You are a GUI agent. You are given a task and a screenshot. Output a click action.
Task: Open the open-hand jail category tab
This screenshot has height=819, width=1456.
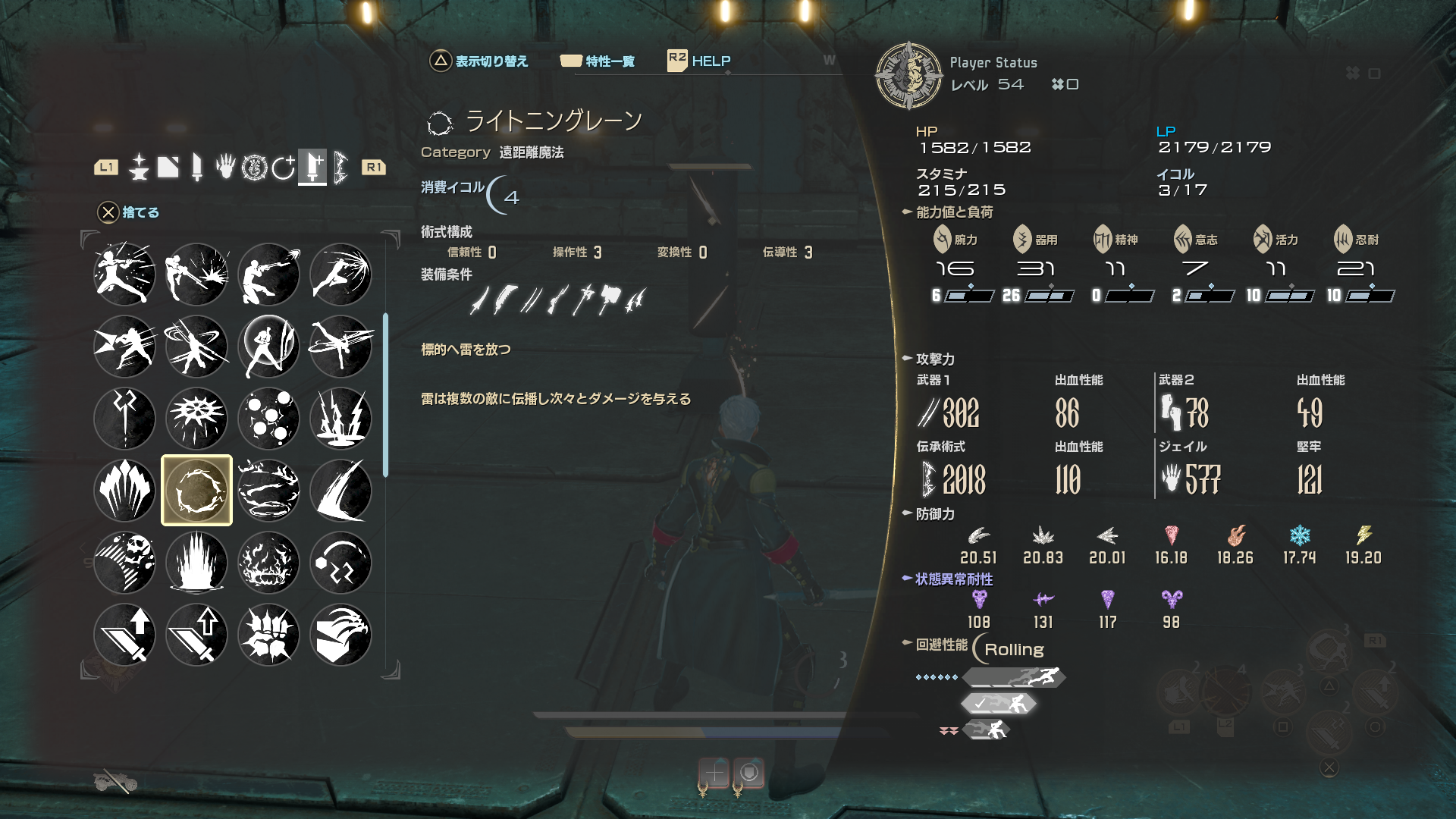(225, 167)
